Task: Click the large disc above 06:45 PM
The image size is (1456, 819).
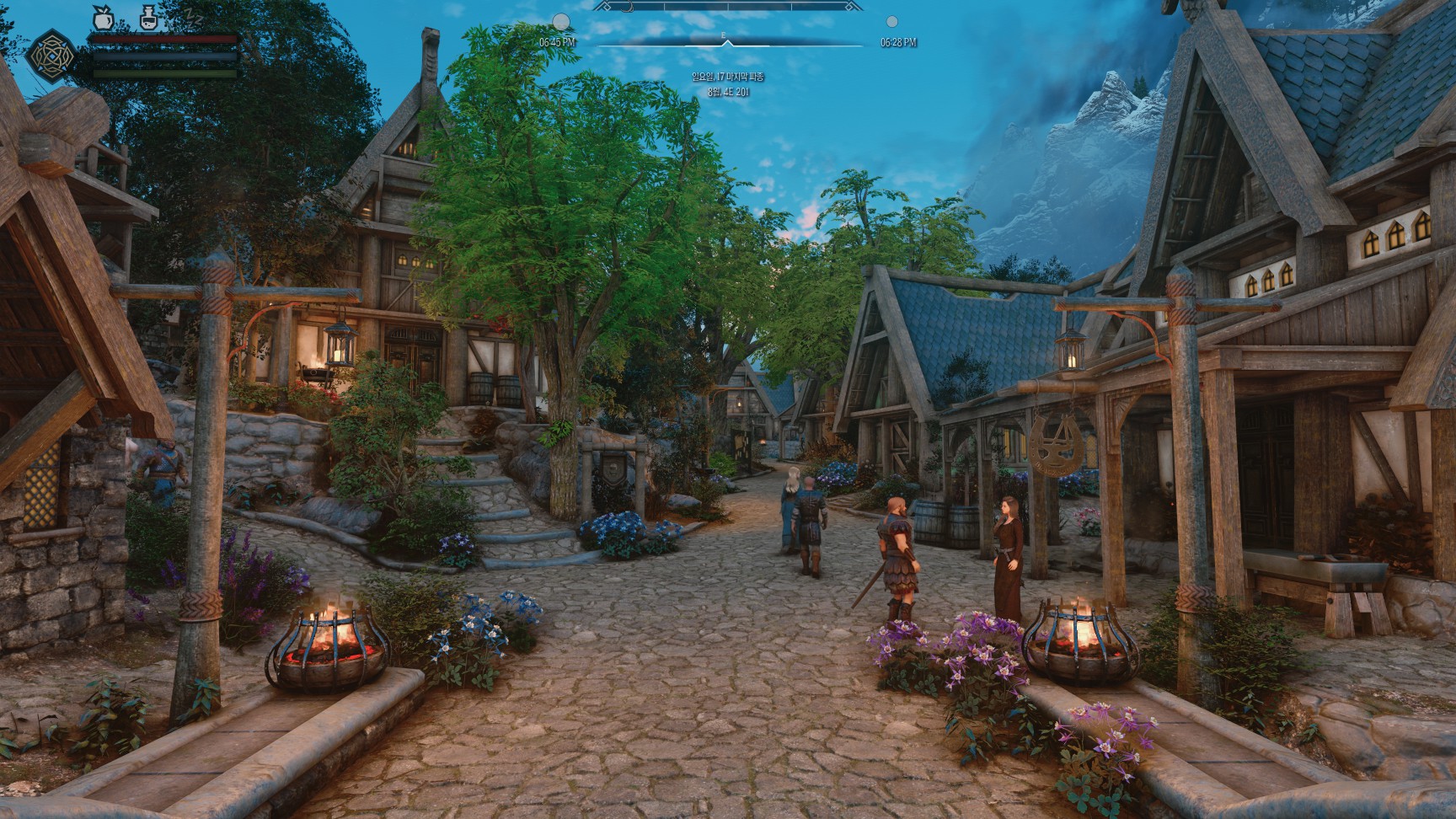Action: pos(560,22)
